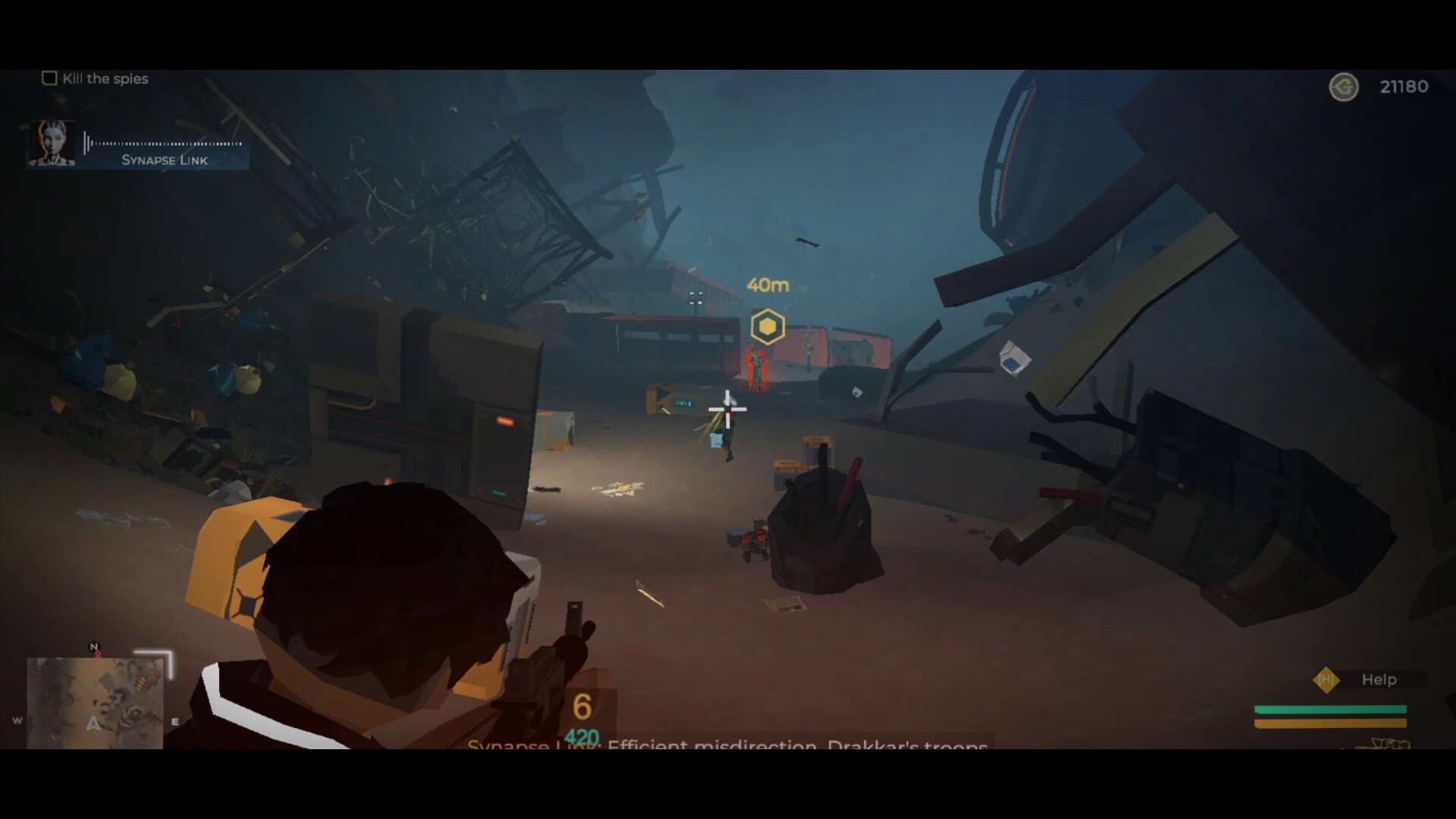1456x819 pixels.
Task: Open the Kill the spies objective entry
Action: pos(106,78)
